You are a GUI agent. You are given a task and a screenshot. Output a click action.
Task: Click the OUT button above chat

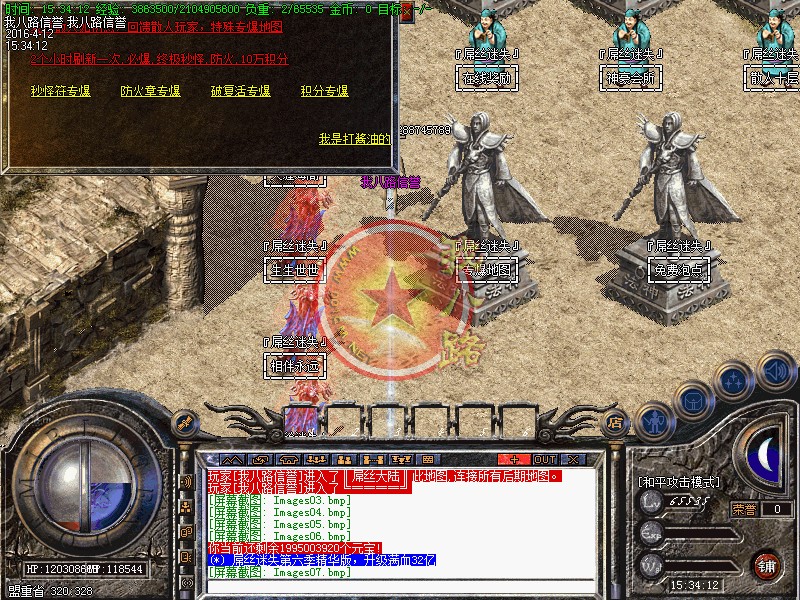[x=545, y=460]
